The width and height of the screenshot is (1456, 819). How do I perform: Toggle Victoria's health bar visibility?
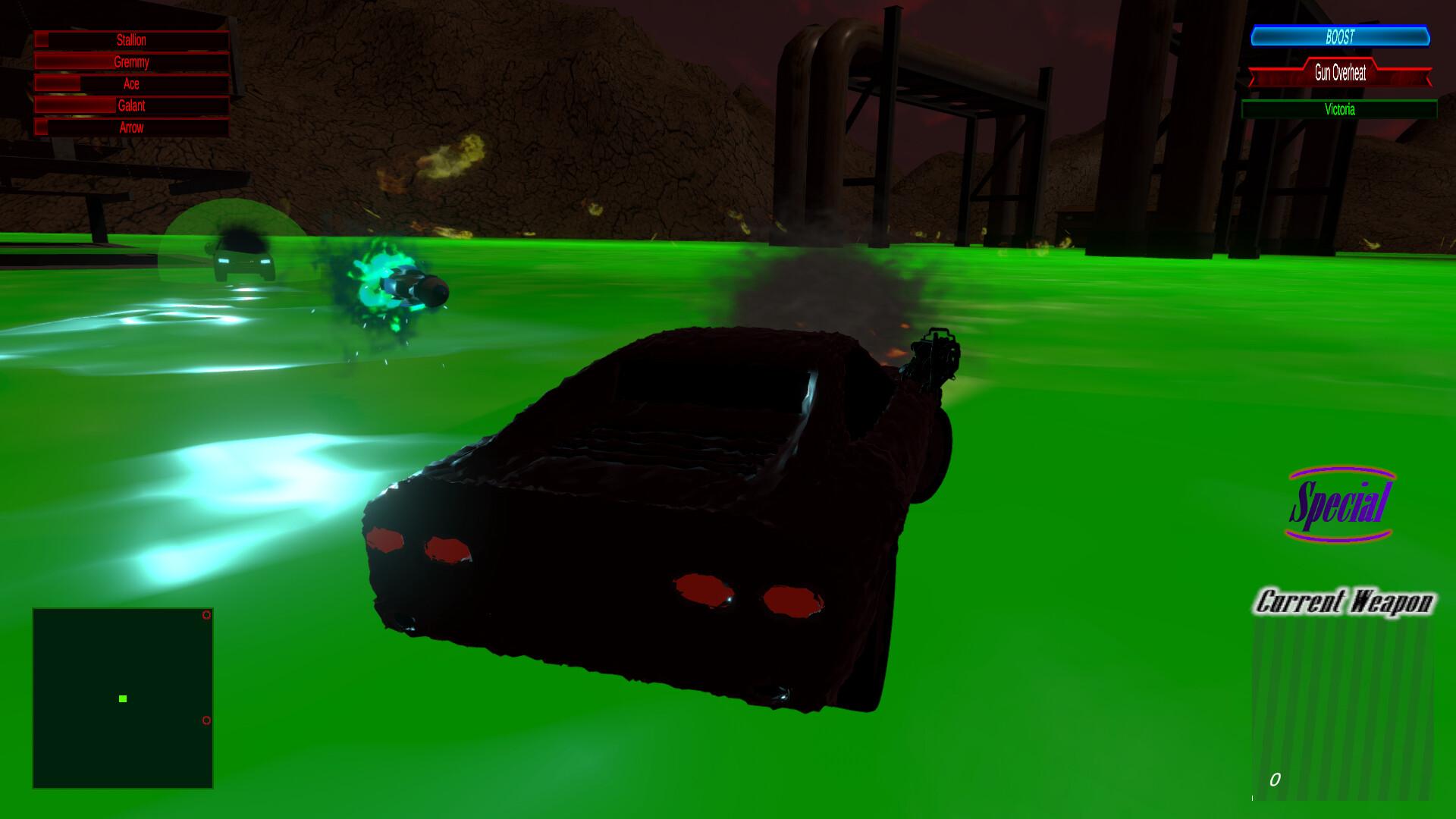(1342, 109)
